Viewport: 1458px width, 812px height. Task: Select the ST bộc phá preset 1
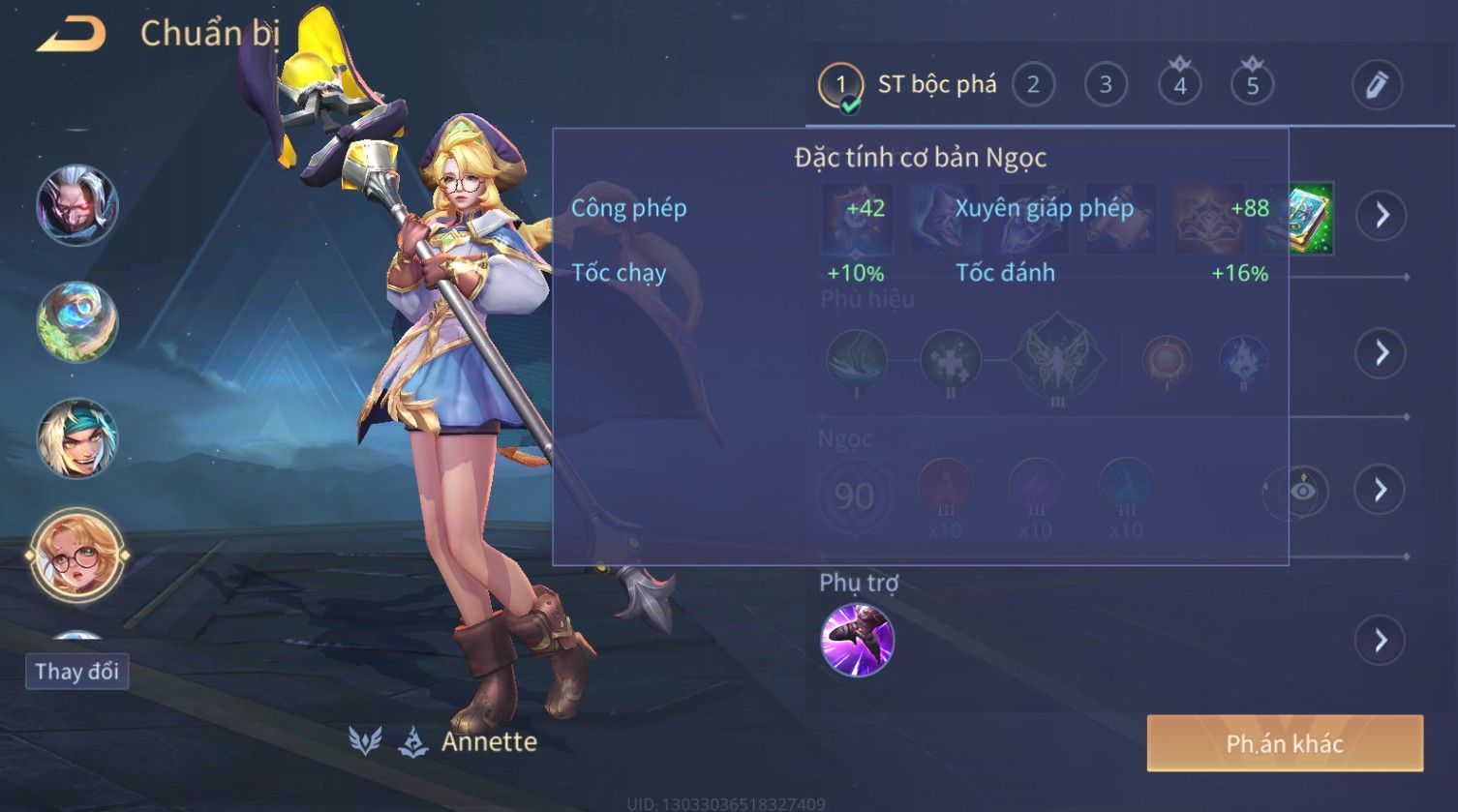[x=840, y=85]
